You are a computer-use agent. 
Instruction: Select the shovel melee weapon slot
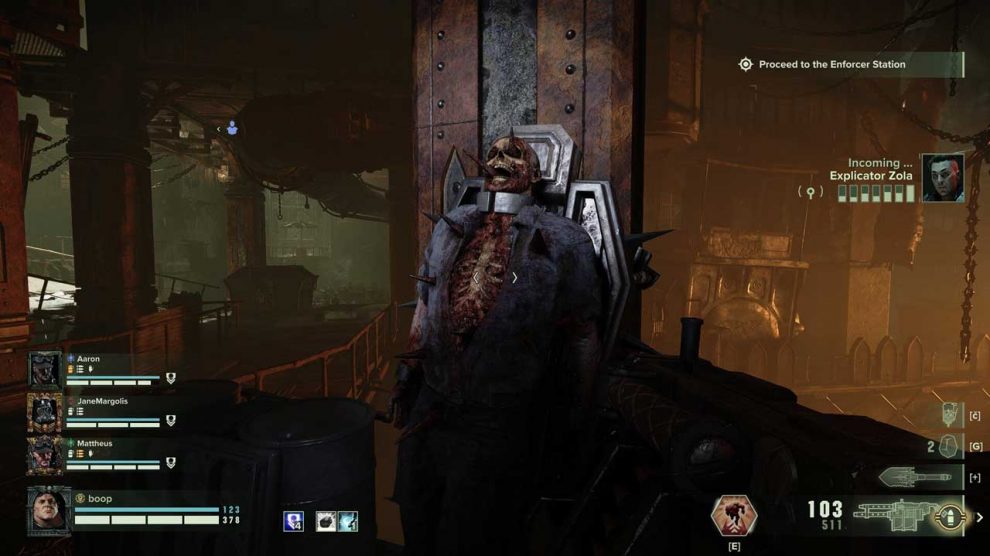click(x=913, y=477)
